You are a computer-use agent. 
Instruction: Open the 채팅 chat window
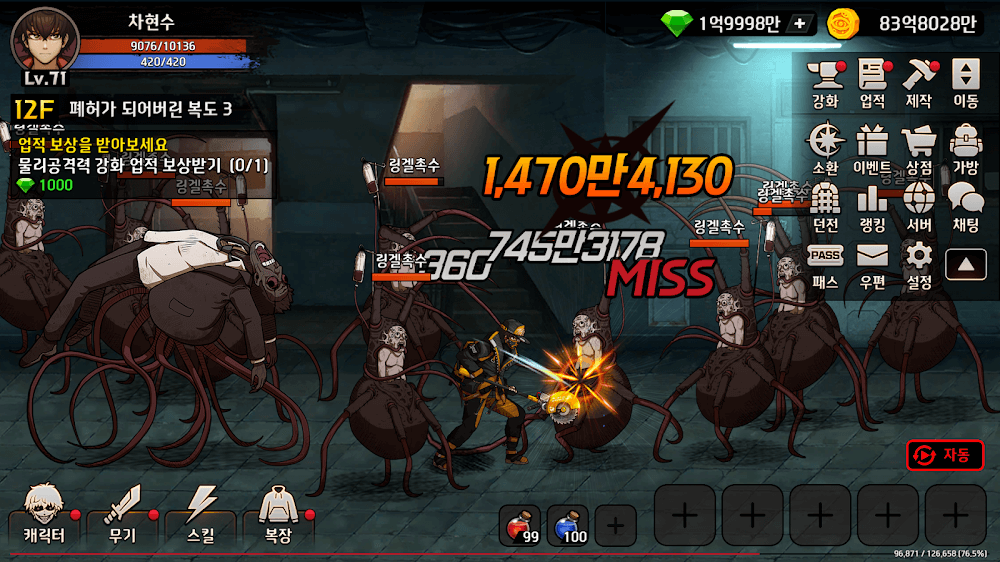tap(965, 206)
